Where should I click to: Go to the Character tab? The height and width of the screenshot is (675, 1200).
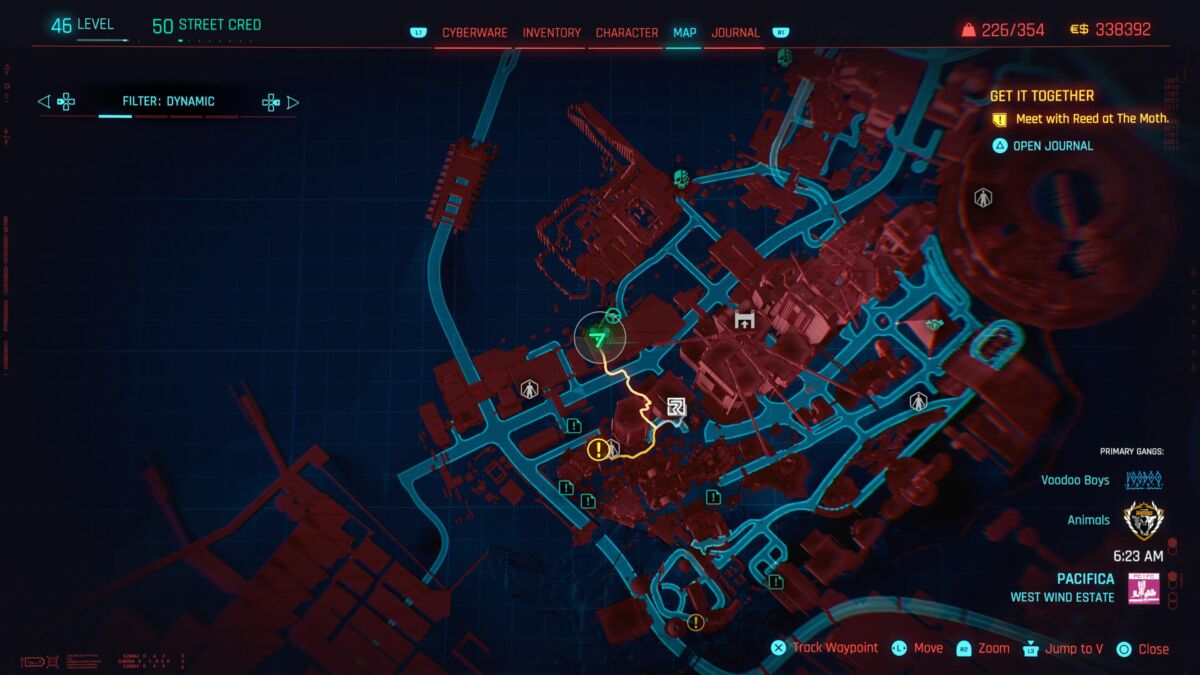pyautogui.click(x=627, y=33)
